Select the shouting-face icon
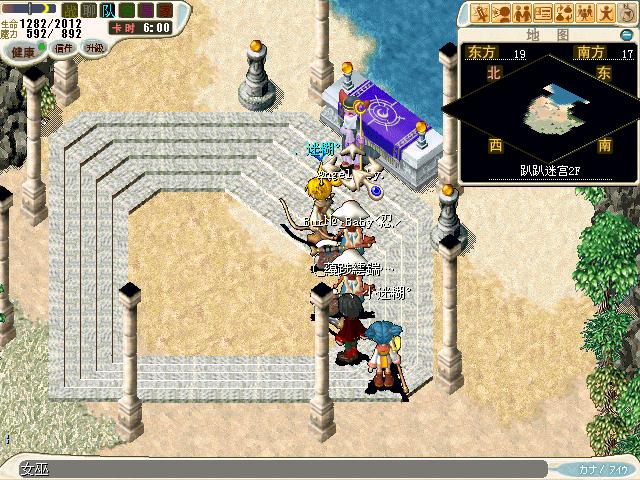The image size is (640, 480). [x=502, y=13]
